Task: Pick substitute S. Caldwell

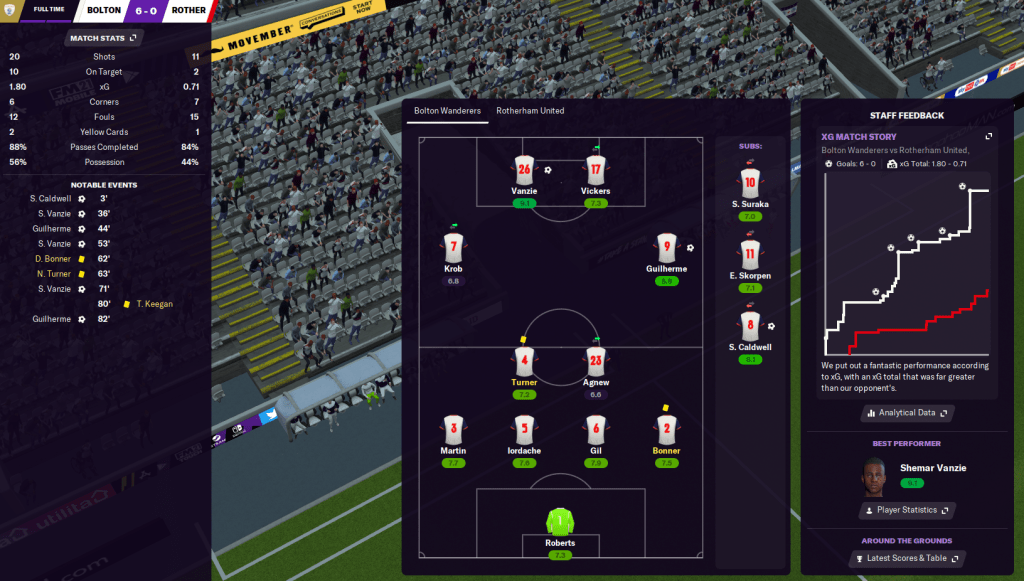Action: click(750, 325)
